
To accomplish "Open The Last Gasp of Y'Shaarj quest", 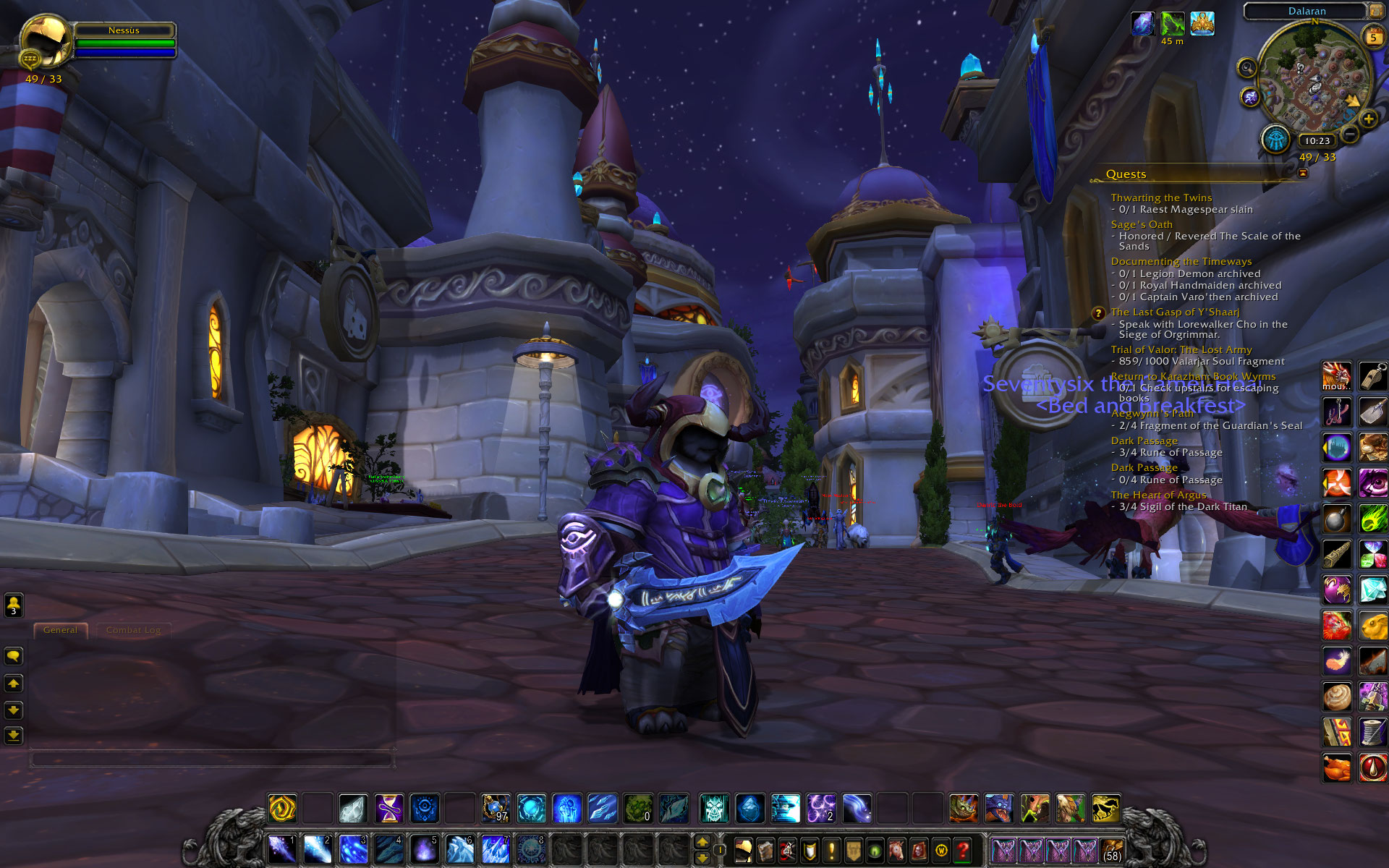I will 1175,312.
